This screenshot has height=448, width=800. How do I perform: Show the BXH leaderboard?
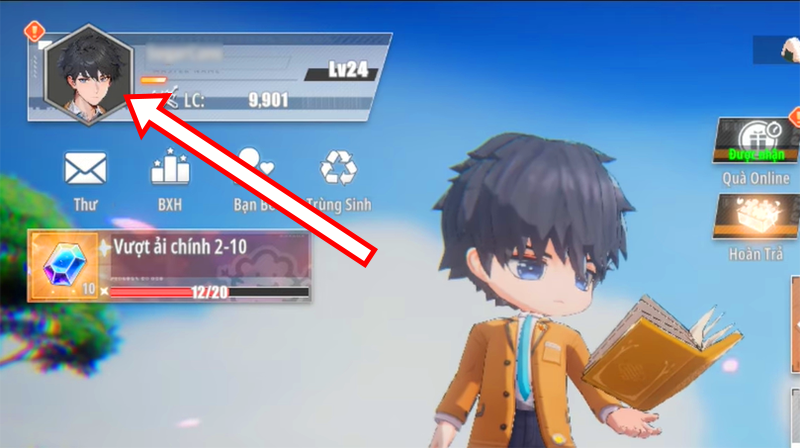pos(170,171)
